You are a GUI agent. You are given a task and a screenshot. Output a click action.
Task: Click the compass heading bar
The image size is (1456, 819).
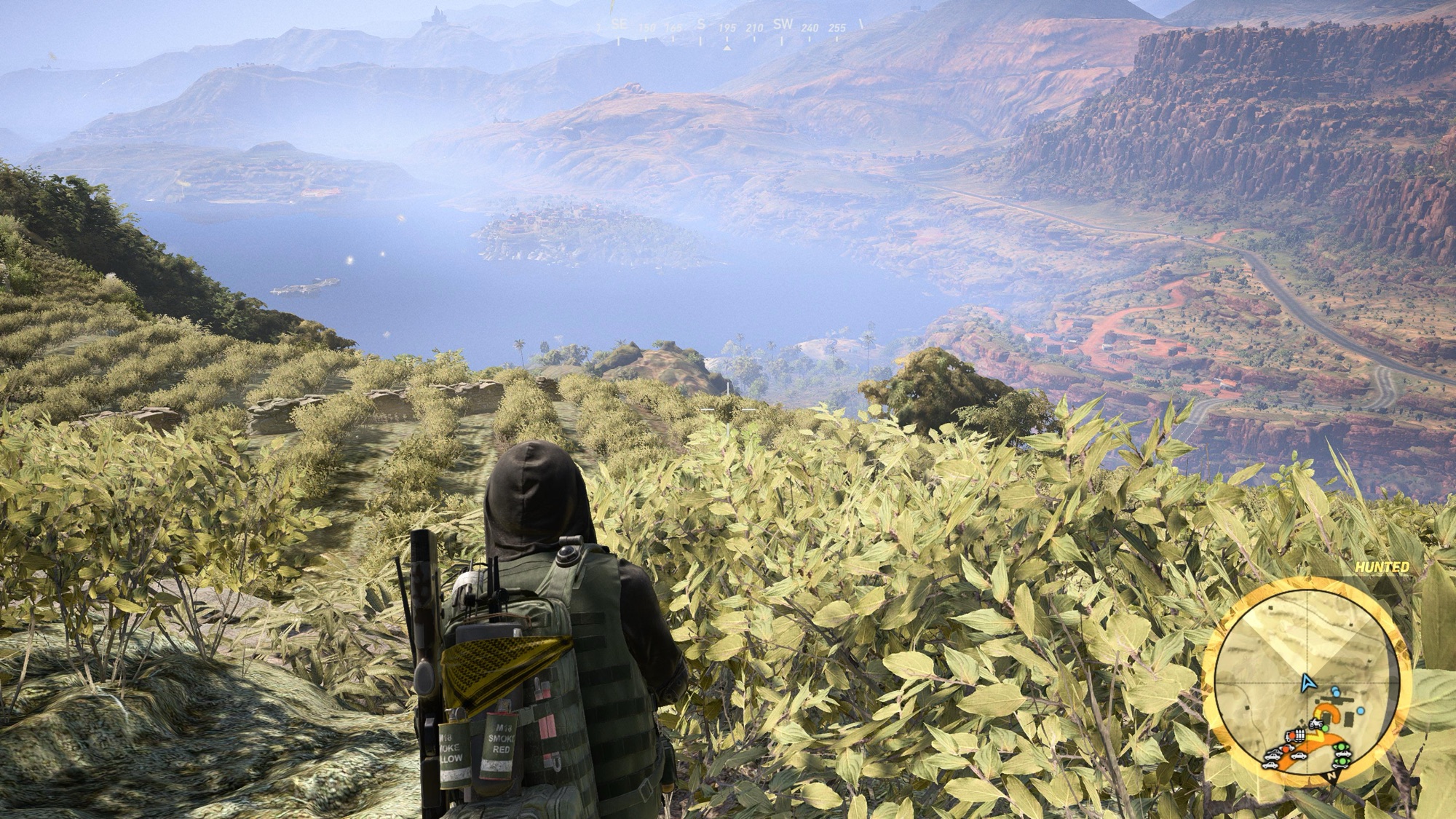click(728, 28)
